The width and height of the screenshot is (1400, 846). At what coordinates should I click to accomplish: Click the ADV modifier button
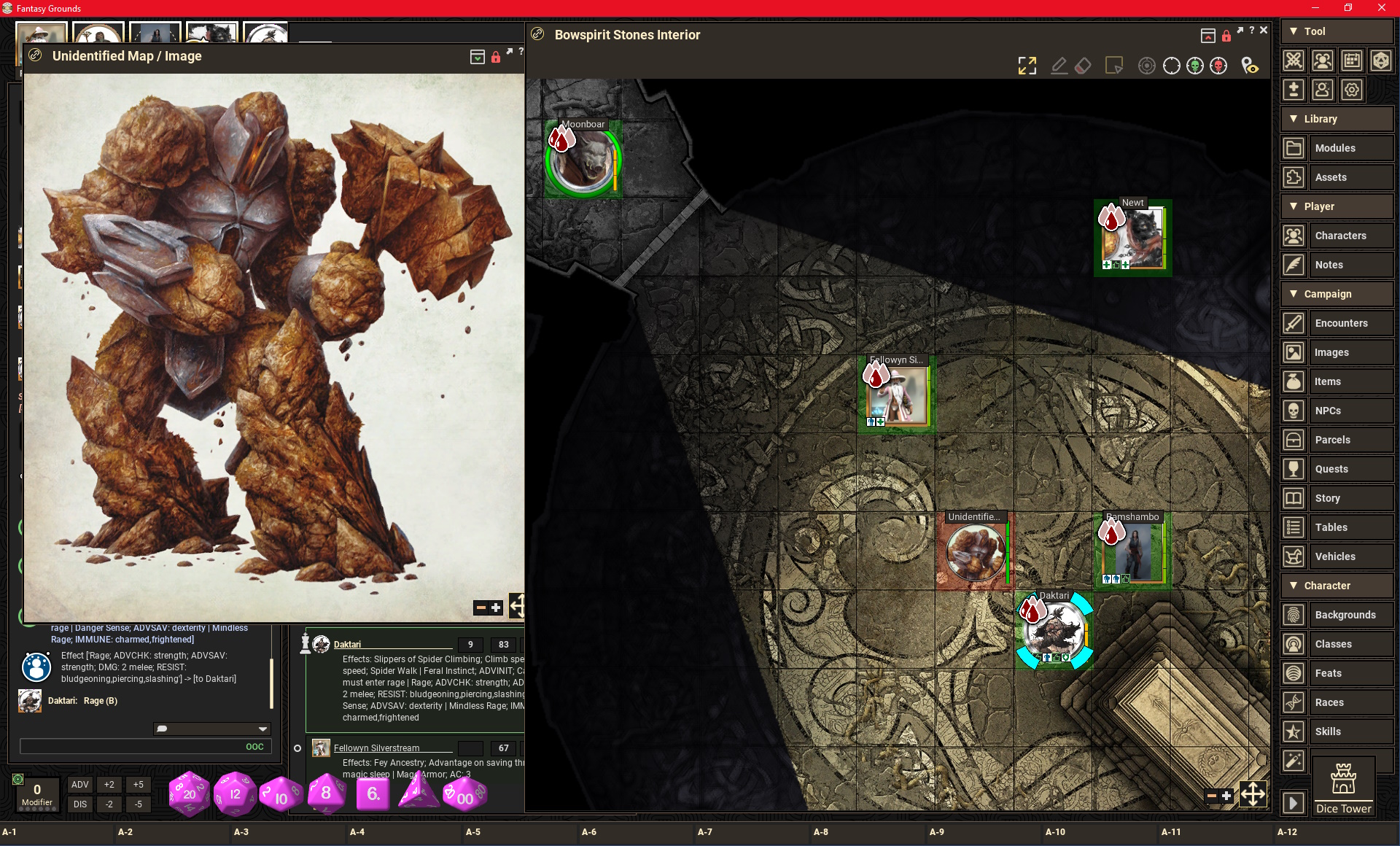click(79, 785)
